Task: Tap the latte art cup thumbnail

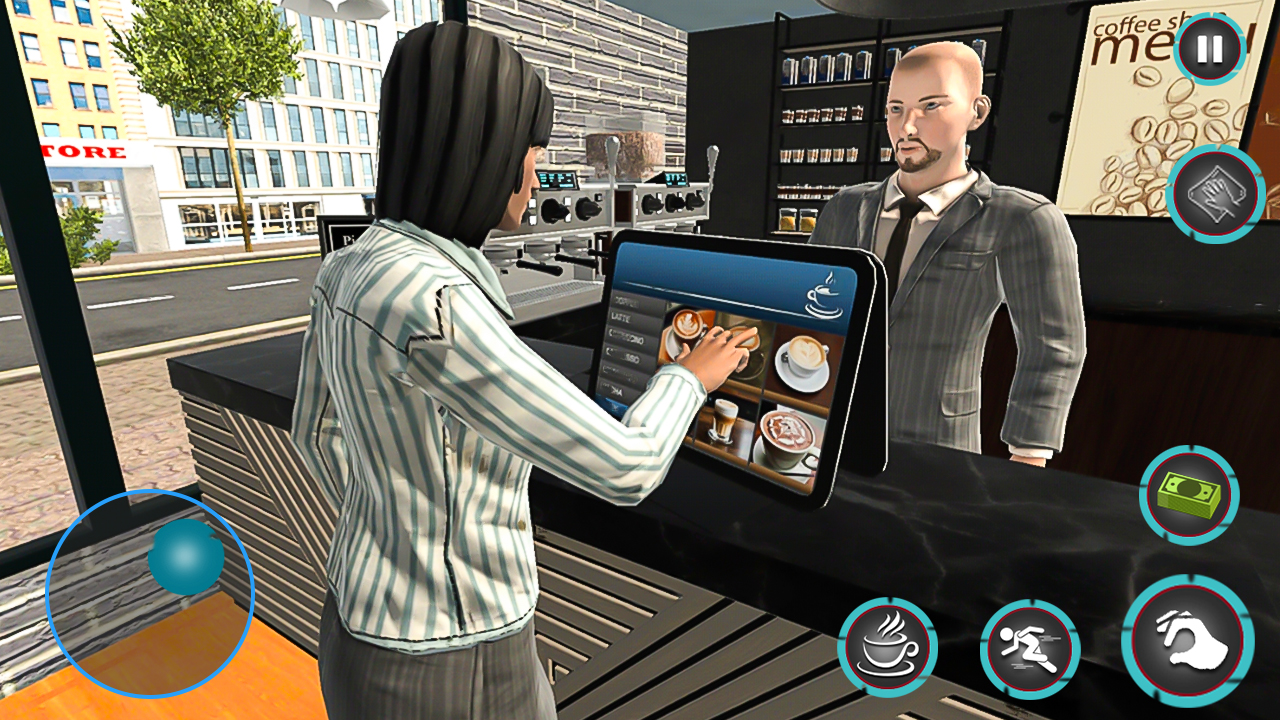Action: coord(688,328)
